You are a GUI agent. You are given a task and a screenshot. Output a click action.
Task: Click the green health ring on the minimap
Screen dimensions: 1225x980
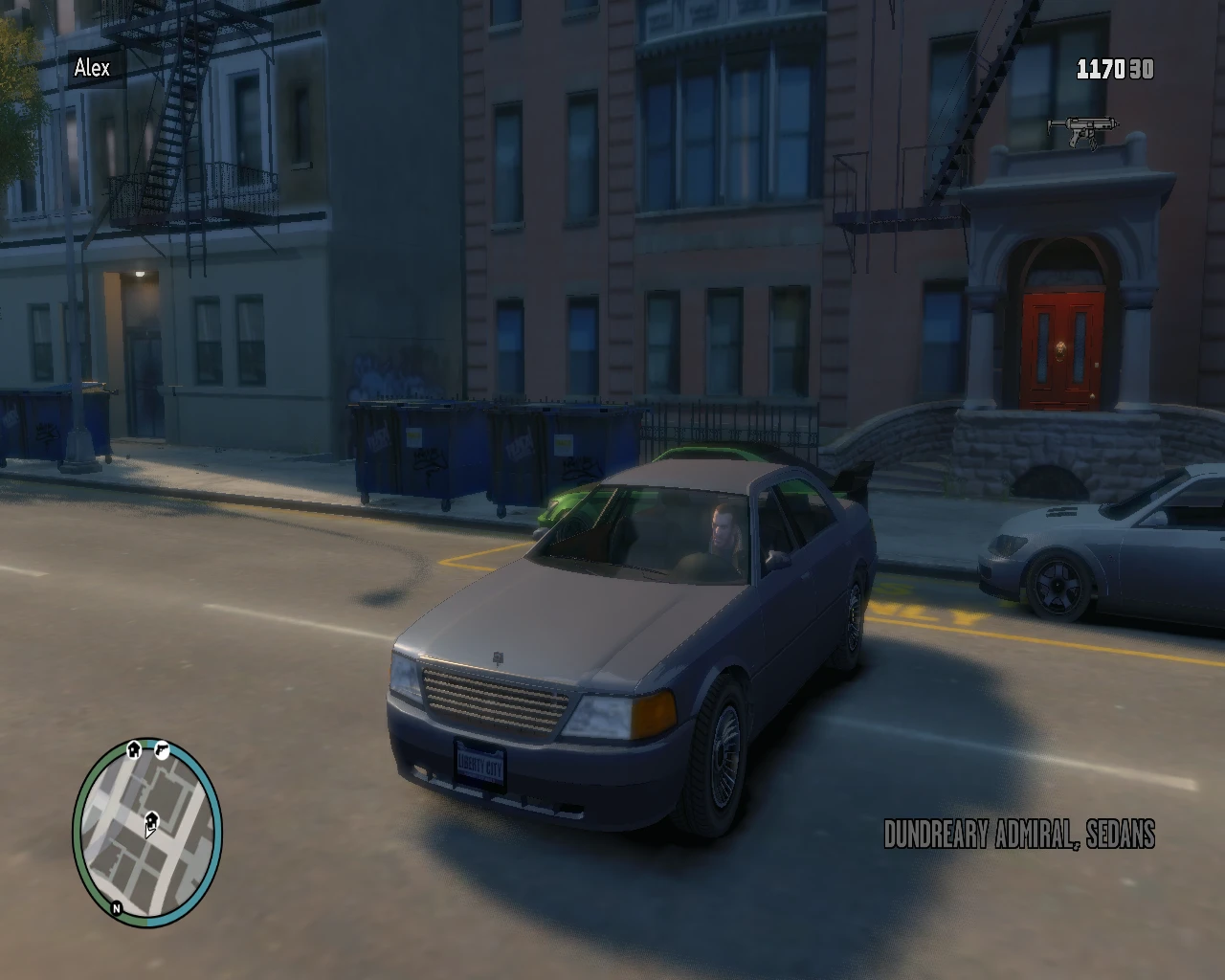[x=80, y=823]
